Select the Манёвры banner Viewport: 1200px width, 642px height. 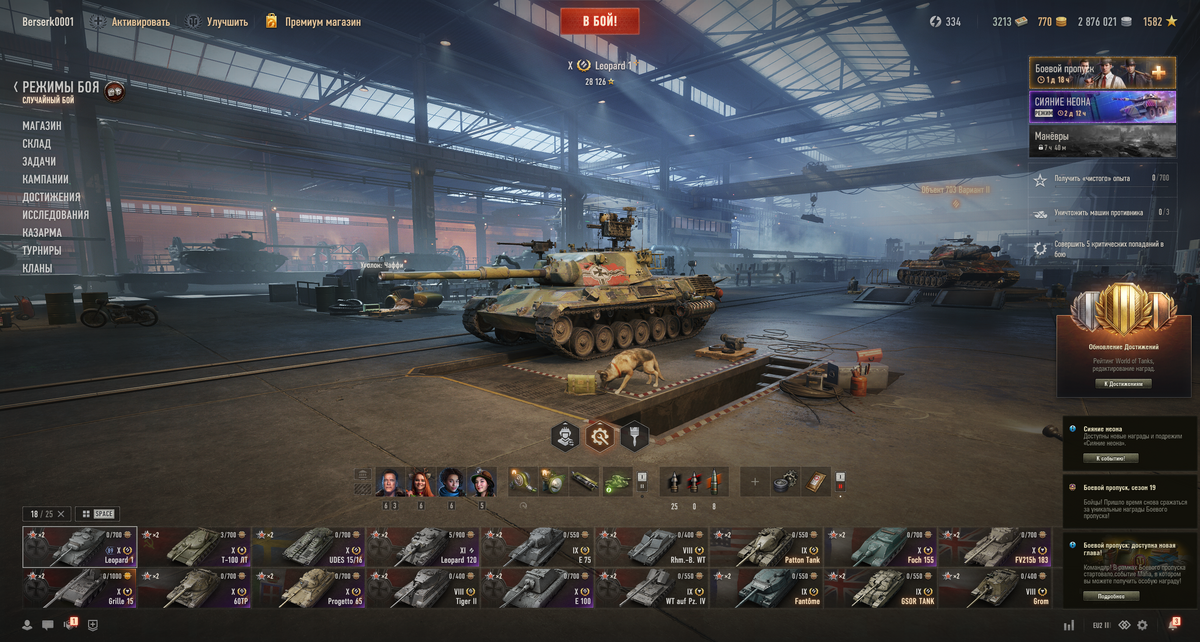1102,141
